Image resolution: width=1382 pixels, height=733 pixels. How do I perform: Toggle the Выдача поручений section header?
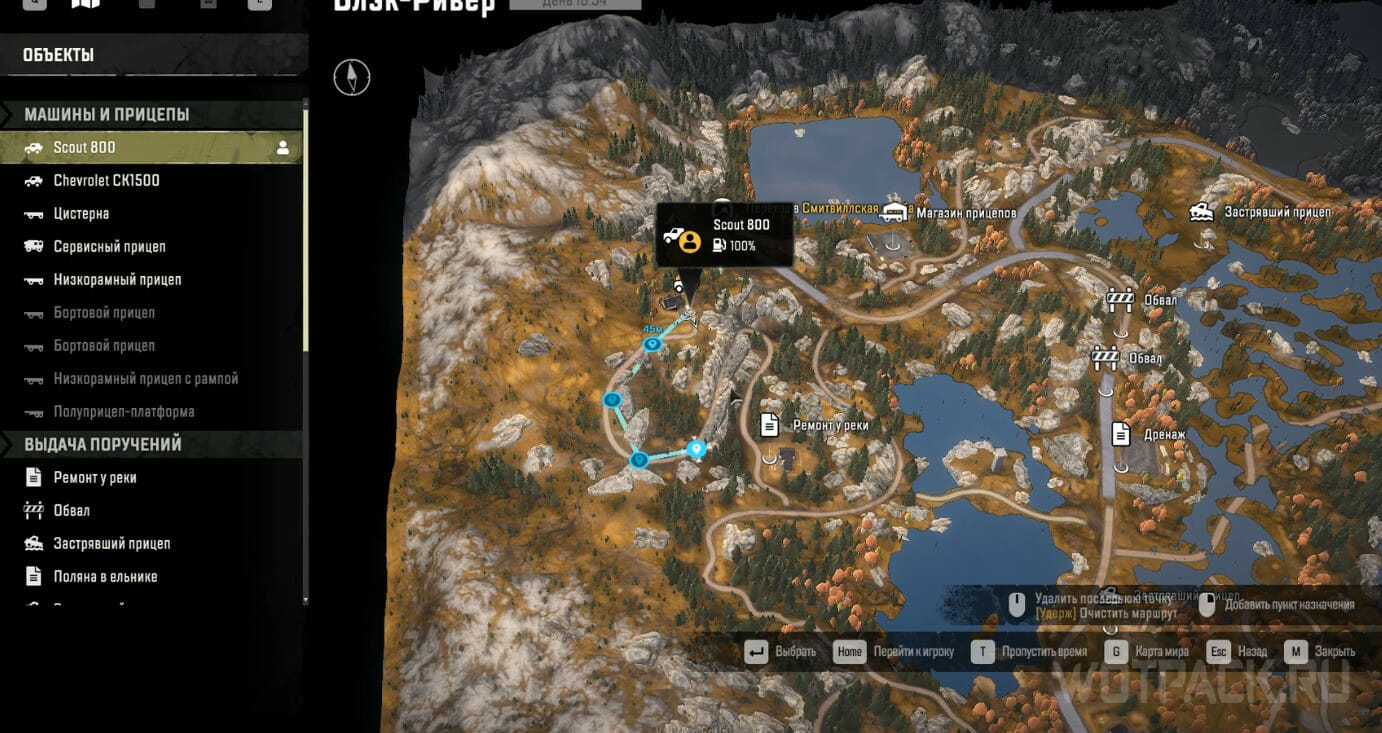coord(103,445)
